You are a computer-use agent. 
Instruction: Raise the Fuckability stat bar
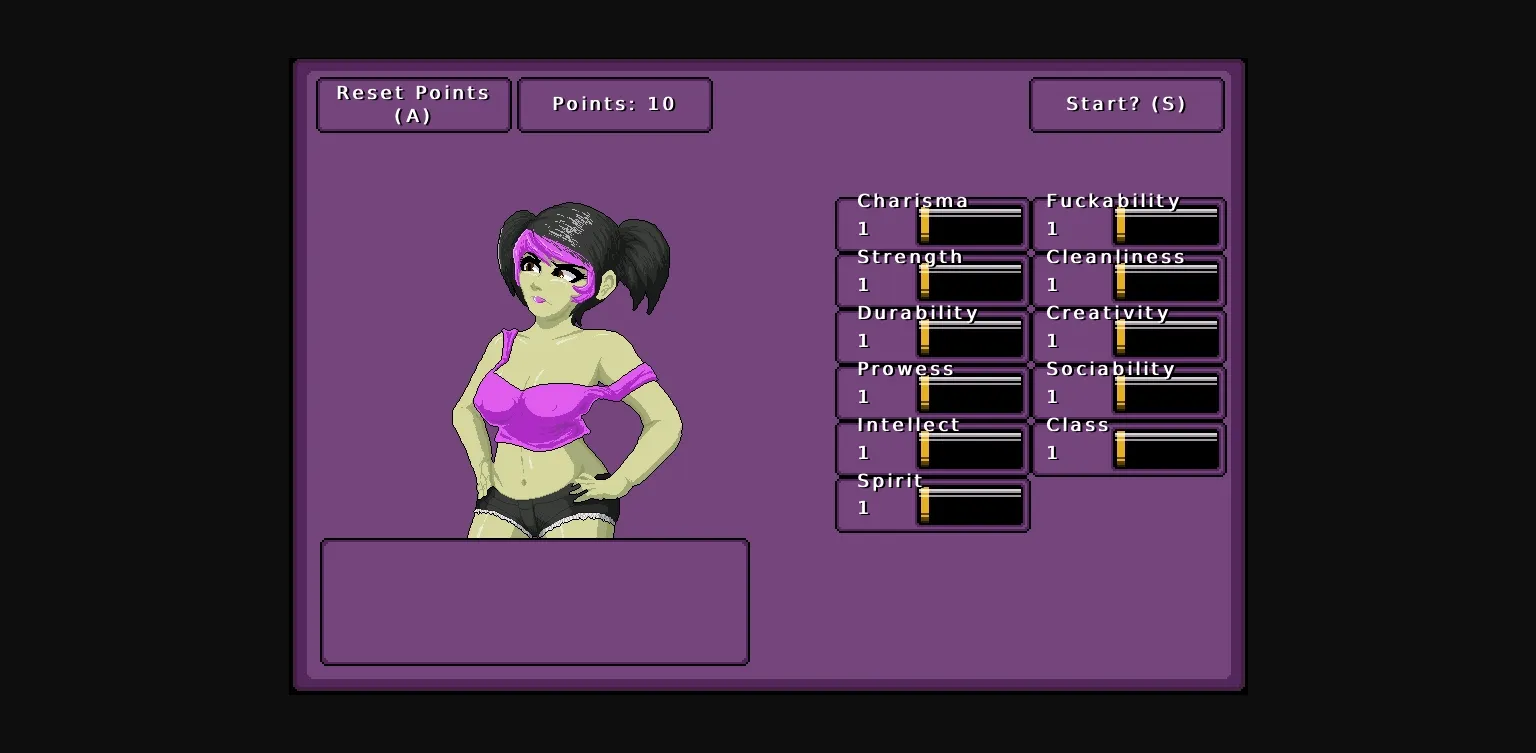[x=1166, y=228]
